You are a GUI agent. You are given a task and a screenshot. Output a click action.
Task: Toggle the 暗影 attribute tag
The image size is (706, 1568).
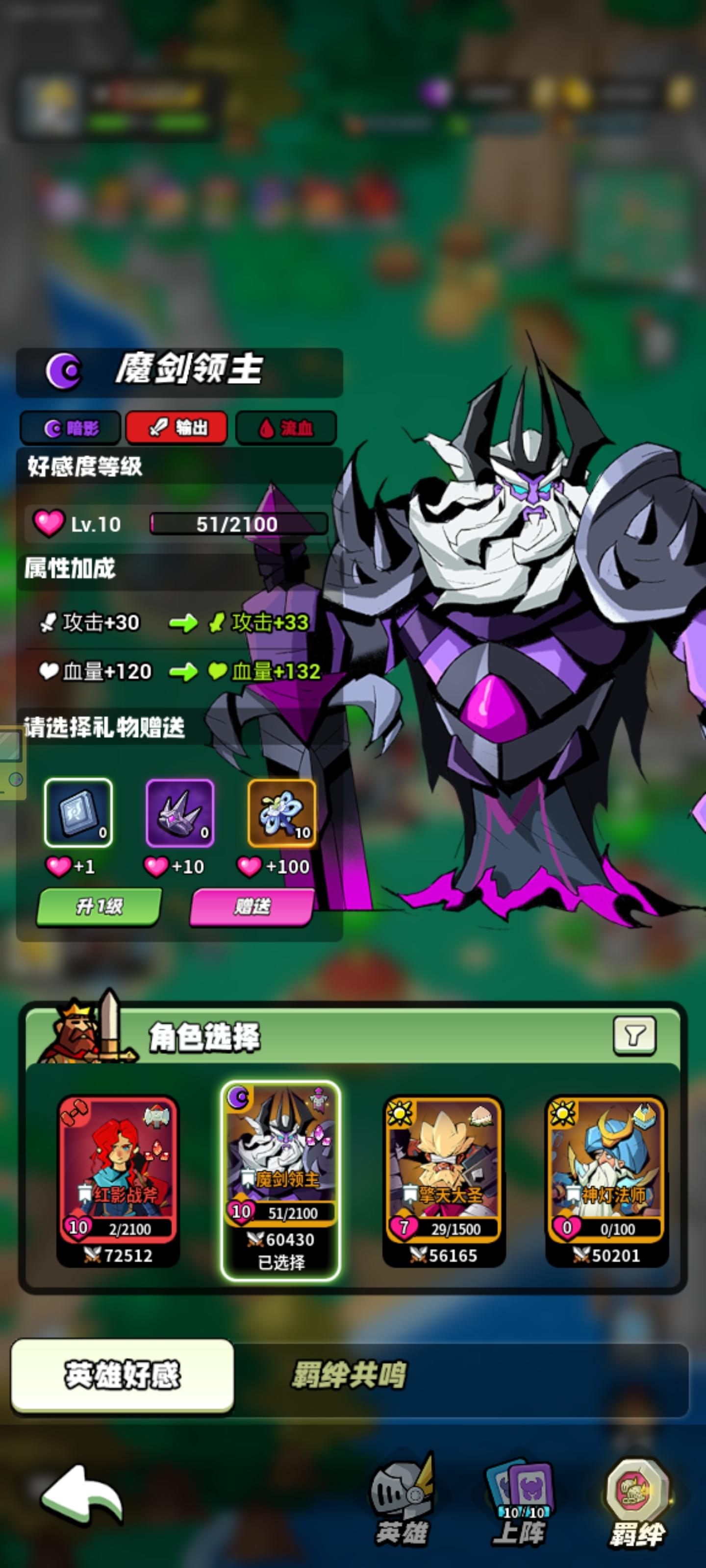[x=73, y=428]
